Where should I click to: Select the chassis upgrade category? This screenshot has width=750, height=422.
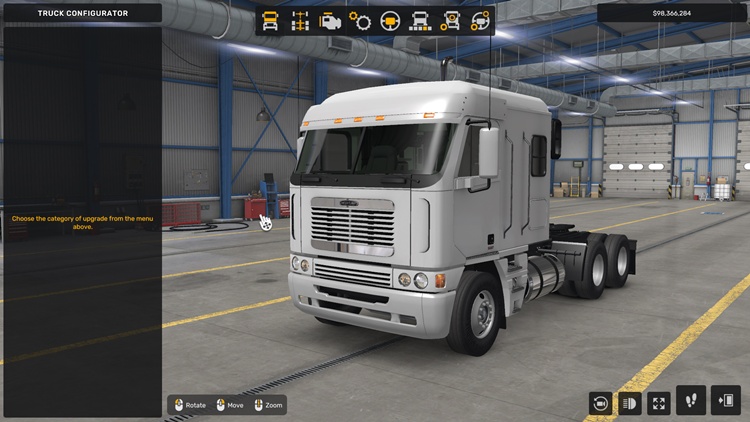click(x=299, y=20)
